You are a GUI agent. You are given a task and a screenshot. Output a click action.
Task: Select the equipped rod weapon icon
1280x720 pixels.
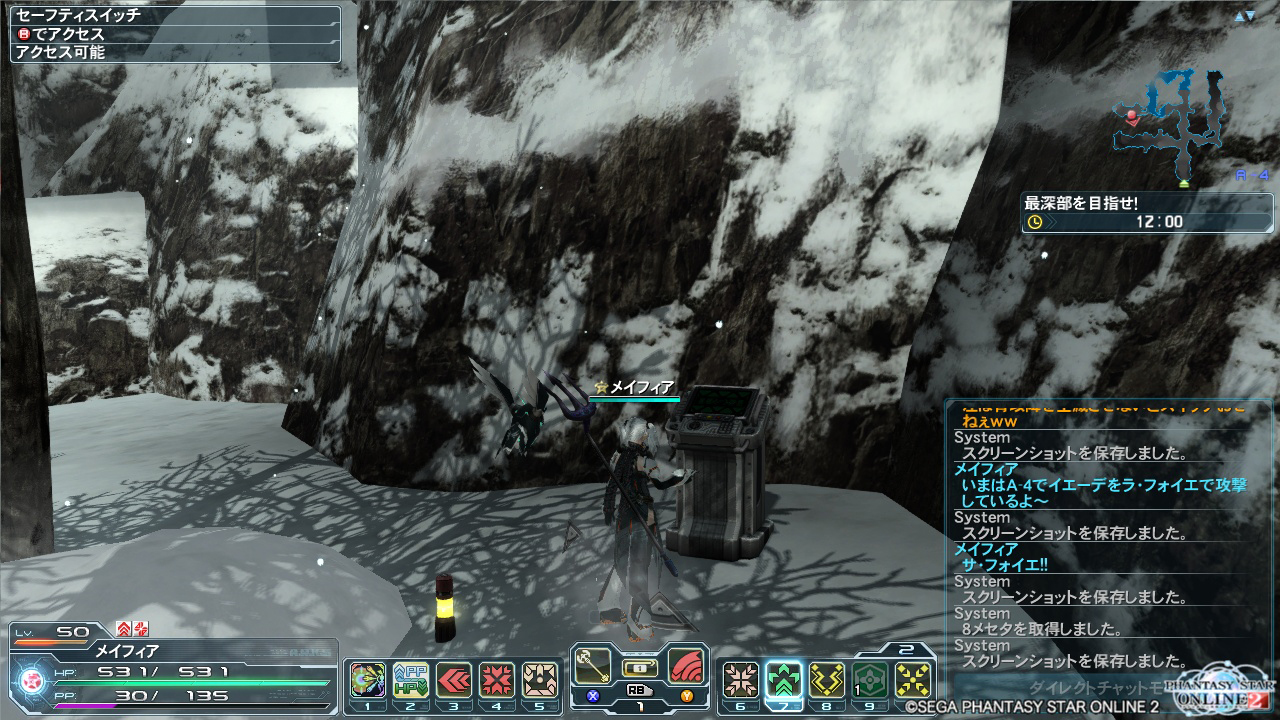click(594, 666)
